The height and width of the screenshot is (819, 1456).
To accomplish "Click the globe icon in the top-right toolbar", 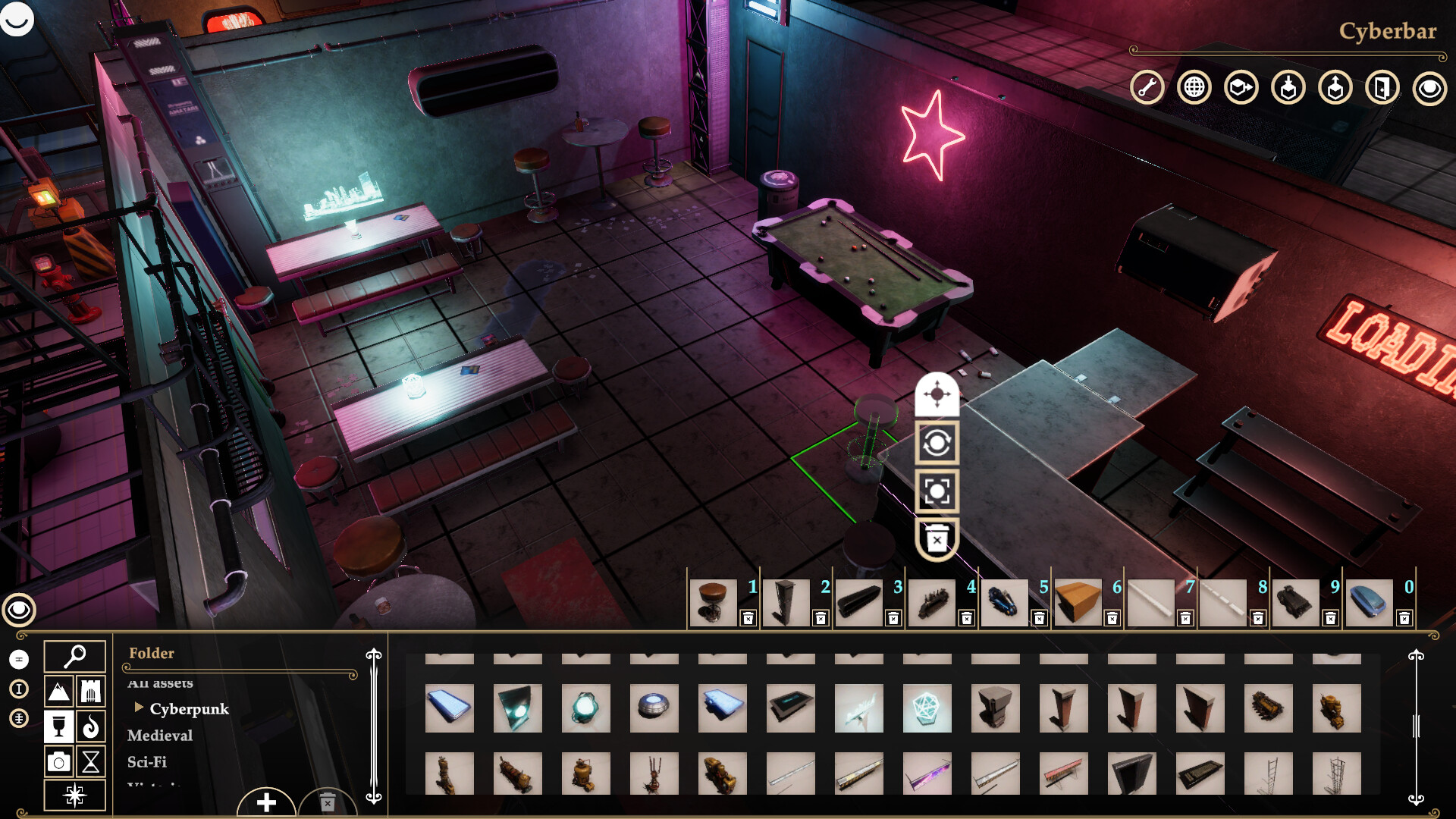I will click(1194, 87).
